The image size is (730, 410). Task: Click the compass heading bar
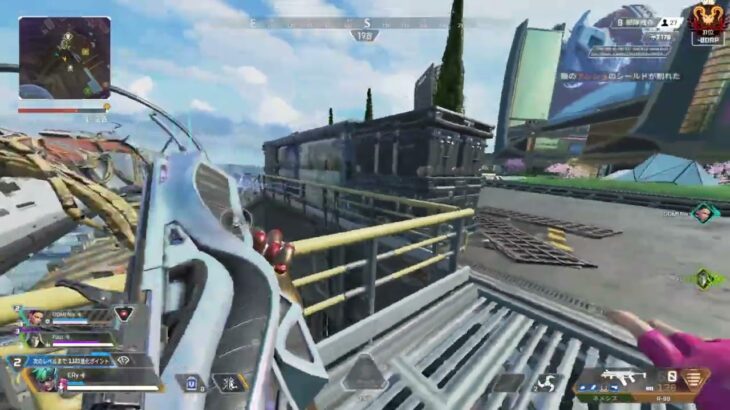(365, 22)
